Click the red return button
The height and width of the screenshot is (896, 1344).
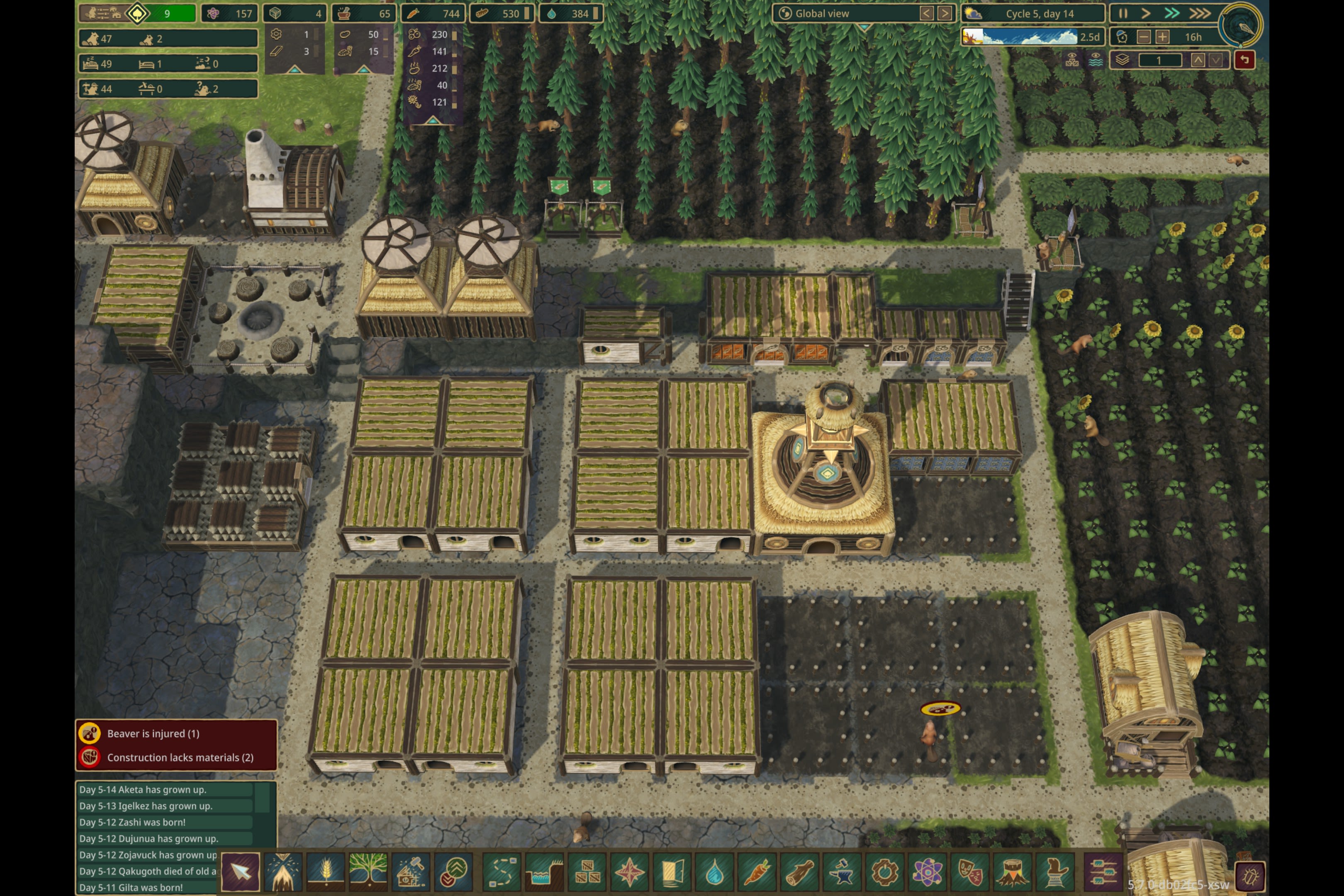(x=1246, y=58)
